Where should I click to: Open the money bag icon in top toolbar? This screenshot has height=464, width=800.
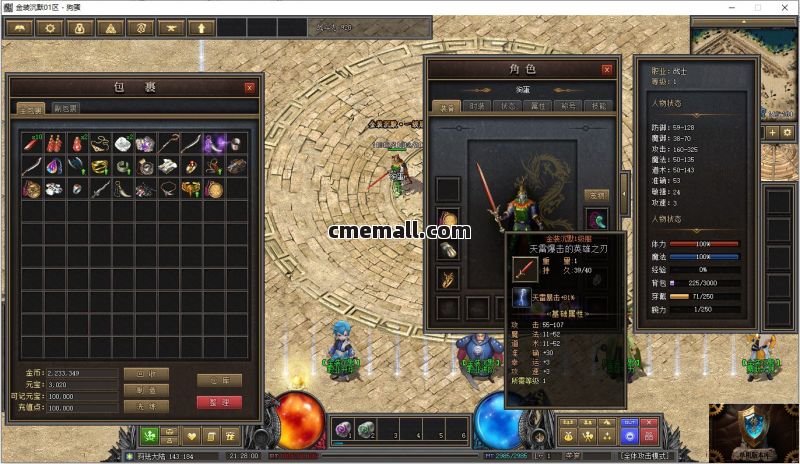pyautogui.click(x=79, y=28)
